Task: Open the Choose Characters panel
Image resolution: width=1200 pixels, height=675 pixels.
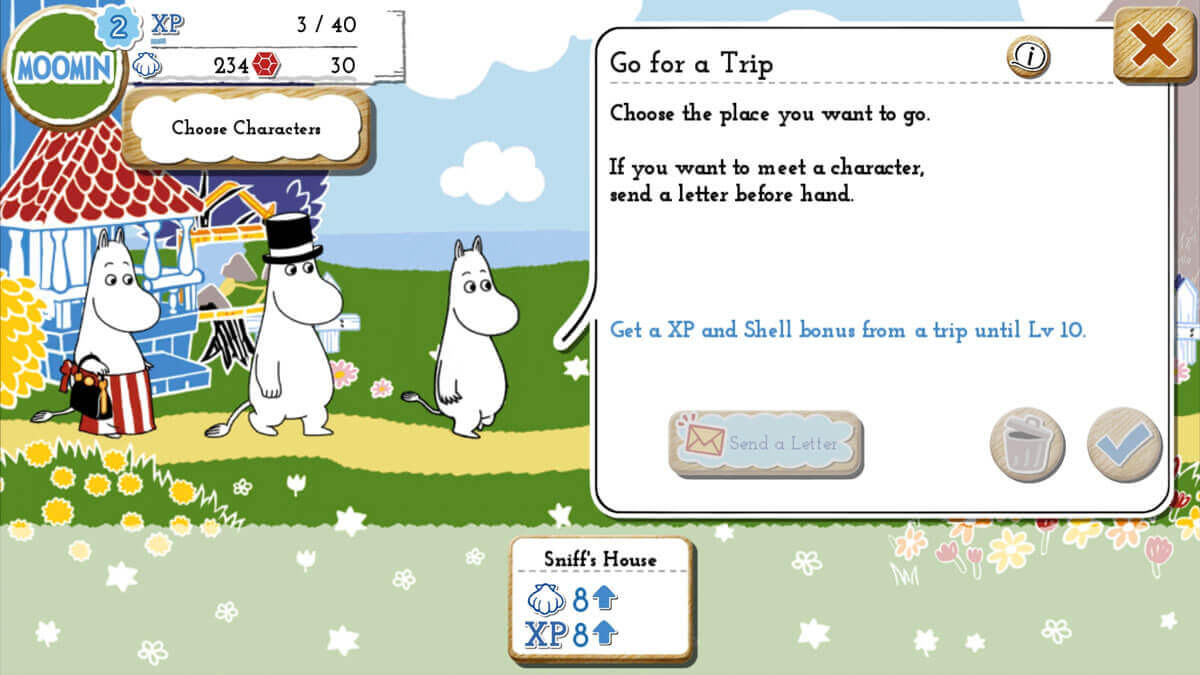Action: [246, 128]
